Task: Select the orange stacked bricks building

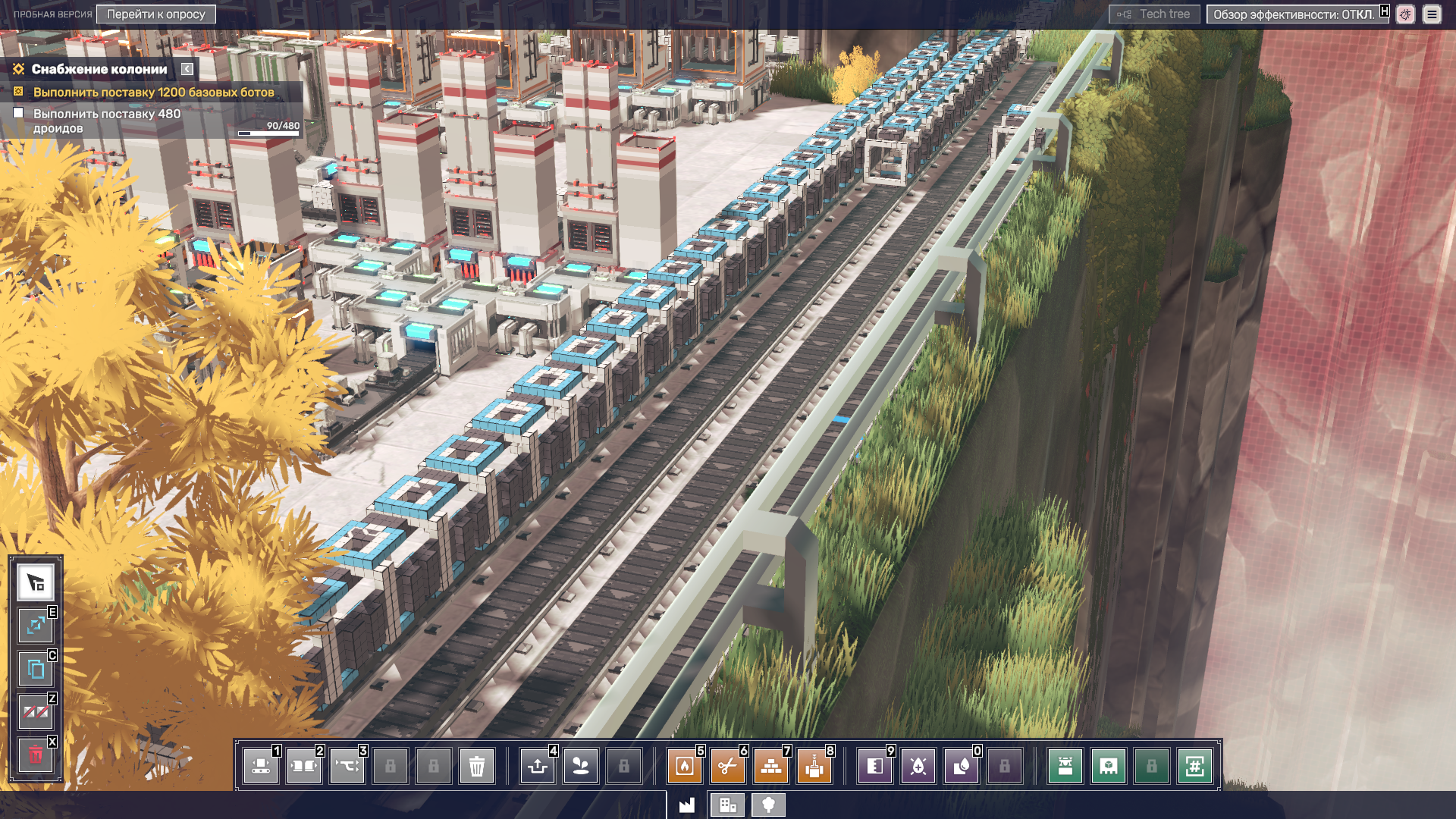Action: [x=770, y=766]
